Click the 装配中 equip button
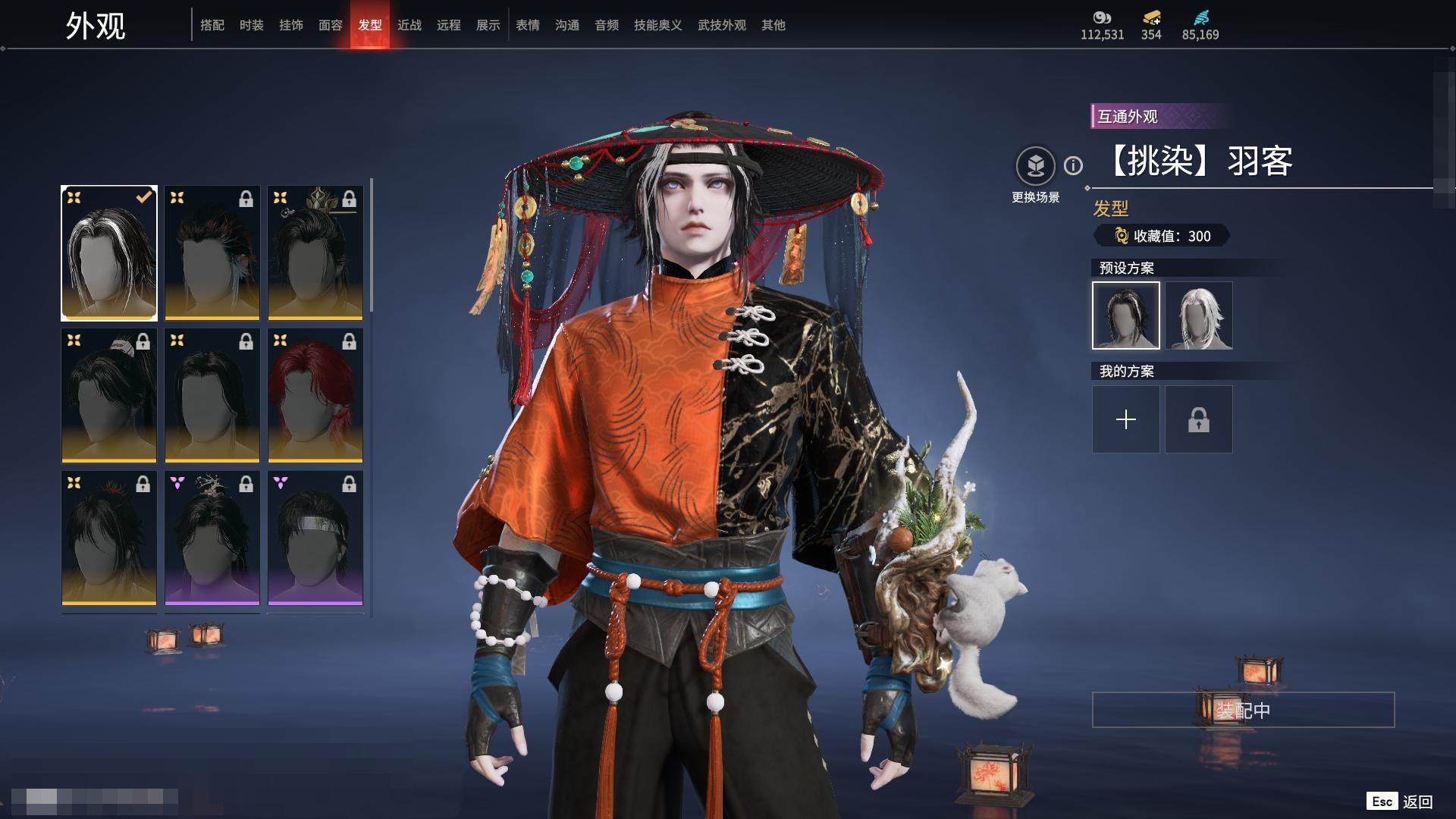The image size is (1456, 819). click(1243, 710)
